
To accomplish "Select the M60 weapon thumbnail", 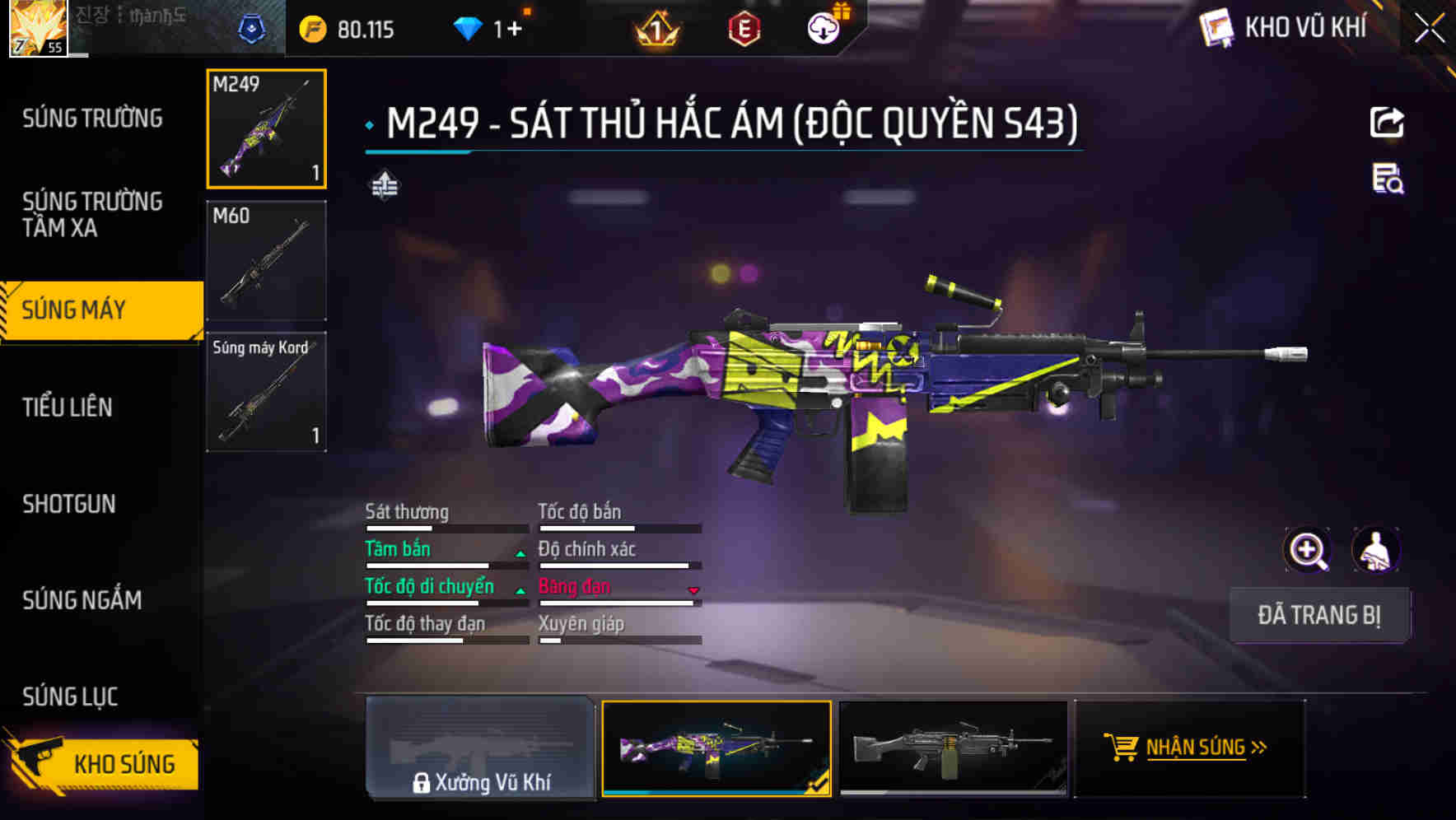I will [x=266, y=259].
